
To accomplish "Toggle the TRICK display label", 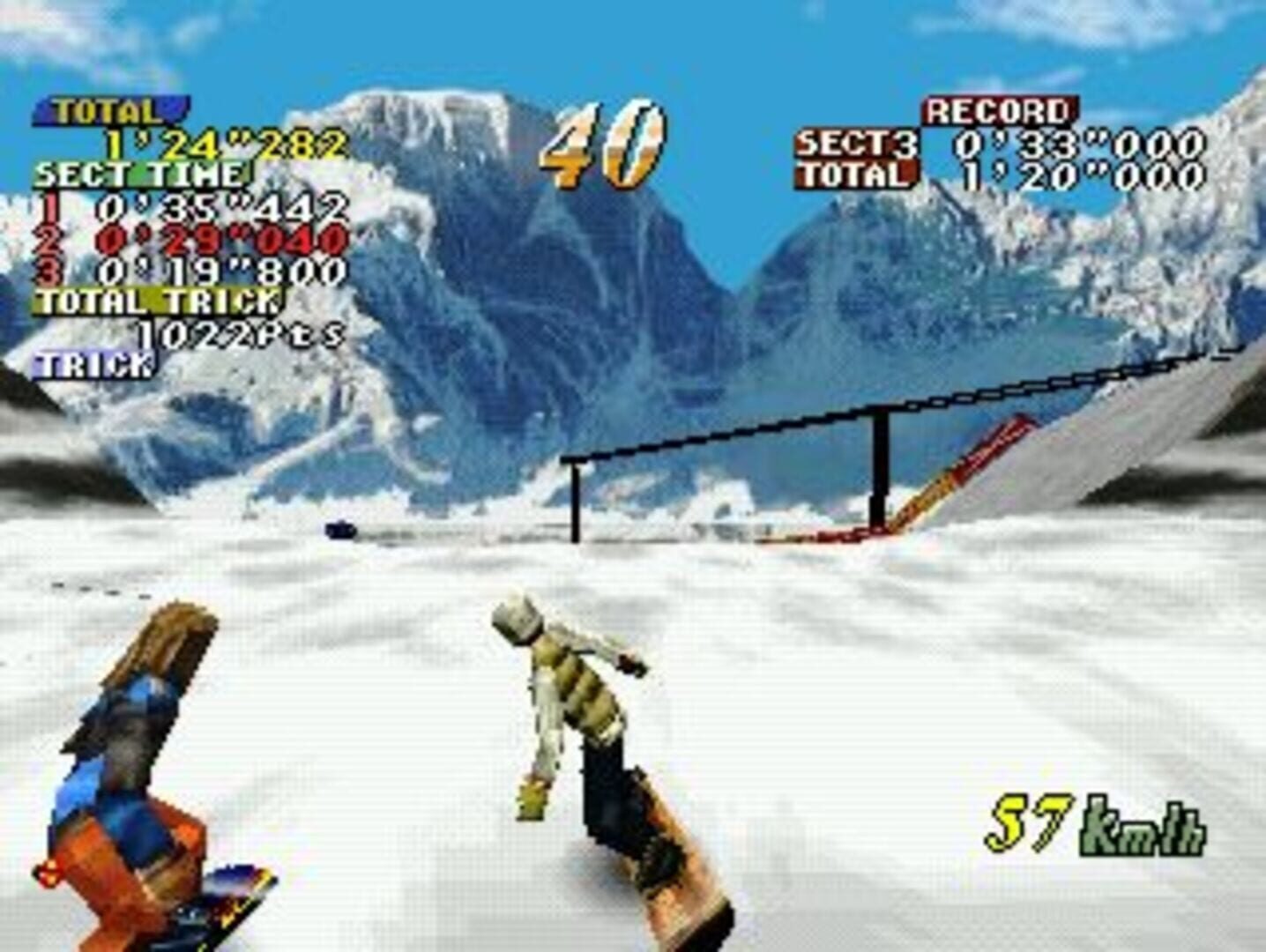I will (x=91, y=362).
